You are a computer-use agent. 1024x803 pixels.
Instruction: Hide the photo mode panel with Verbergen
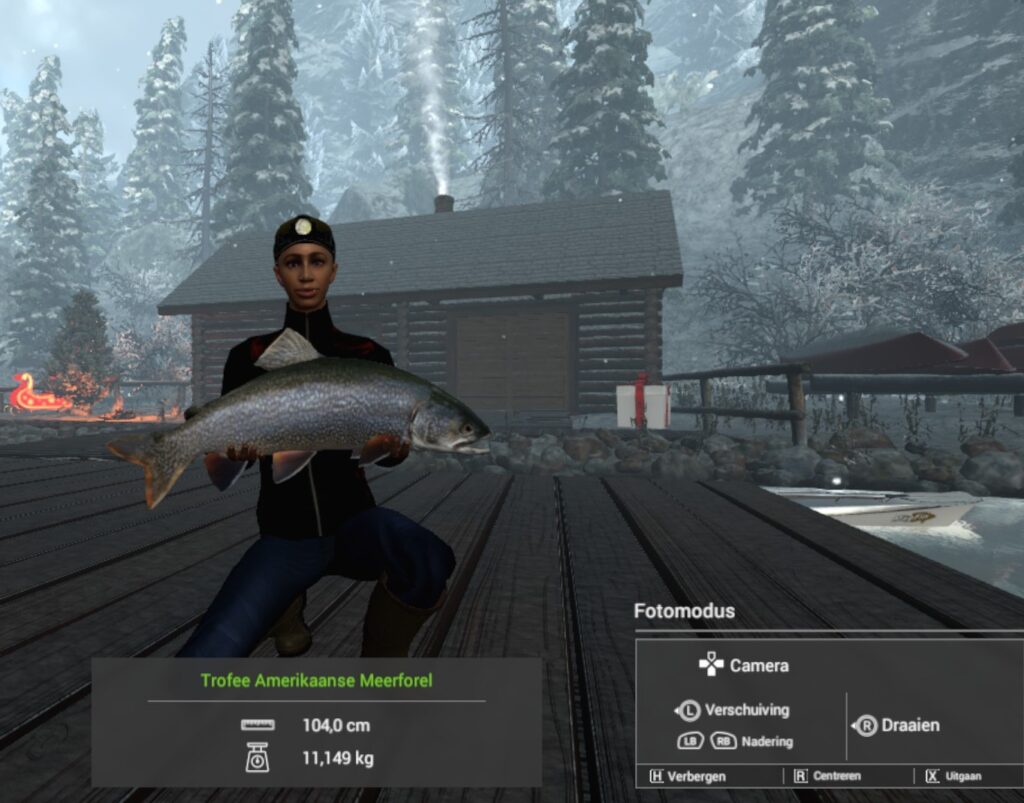pyautogui.click(x=688, y=776)
